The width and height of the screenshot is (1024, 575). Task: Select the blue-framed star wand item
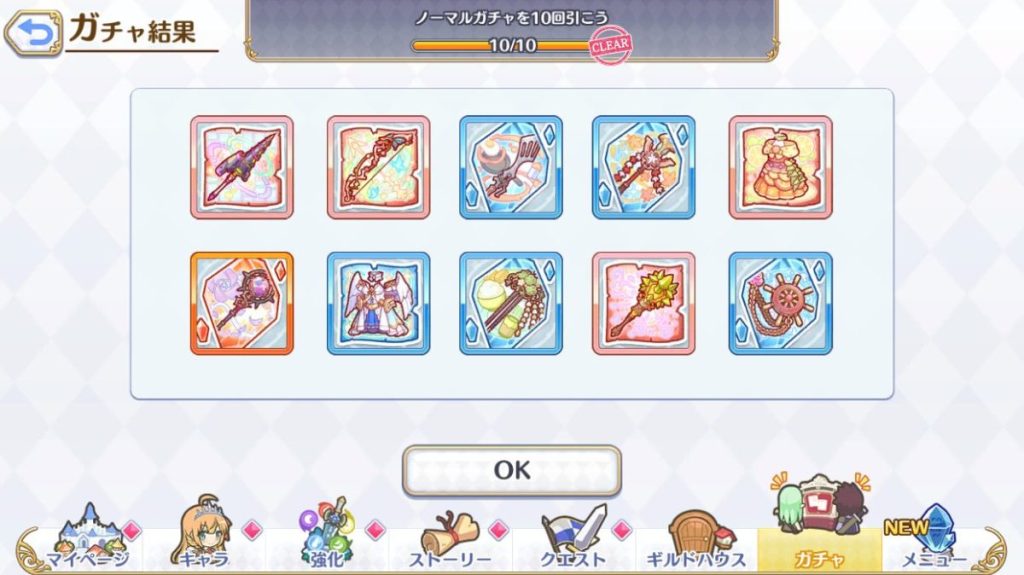pos(643,167)
